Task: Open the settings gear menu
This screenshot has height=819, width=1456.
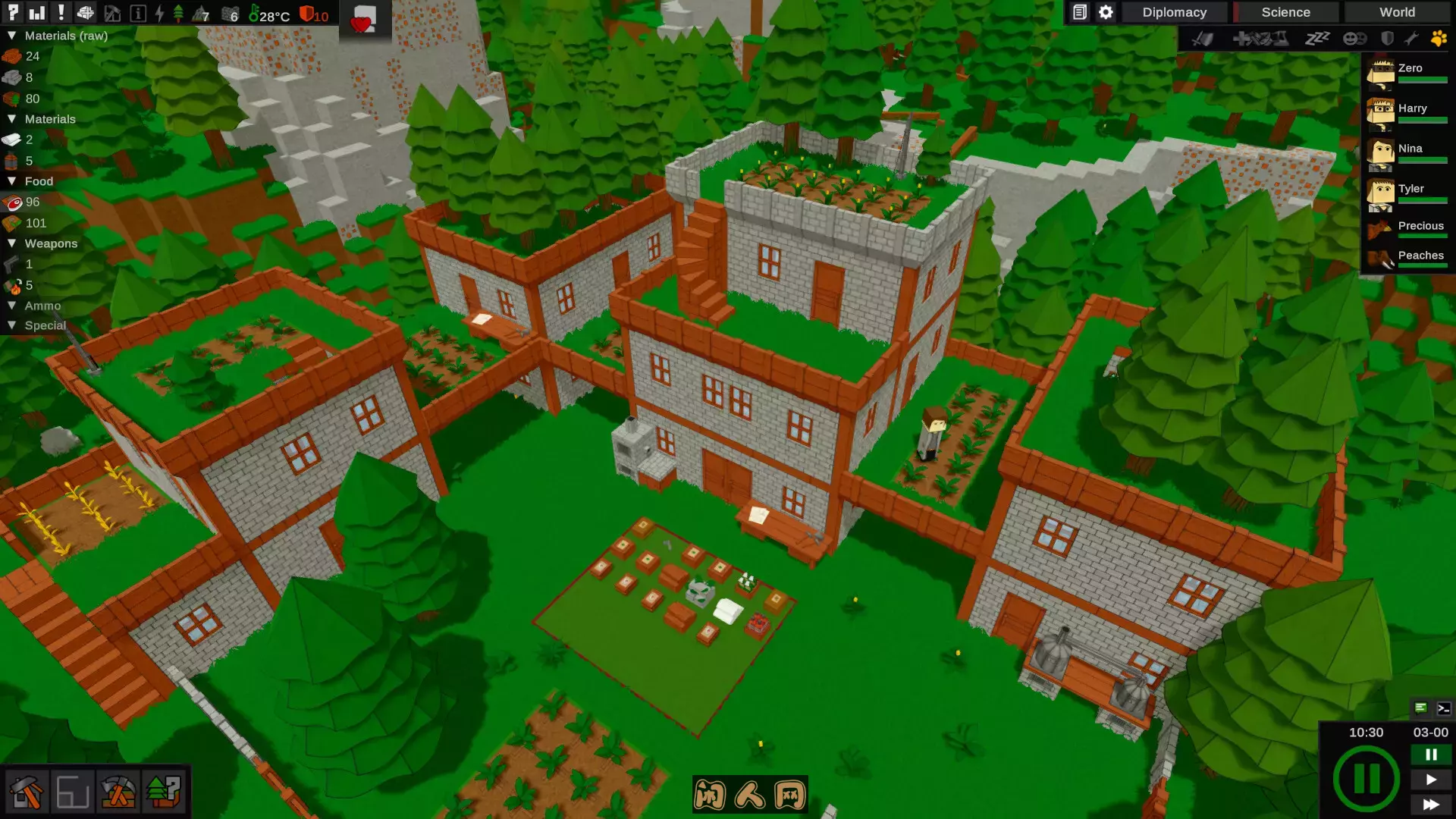Action: coord(1105,12)
